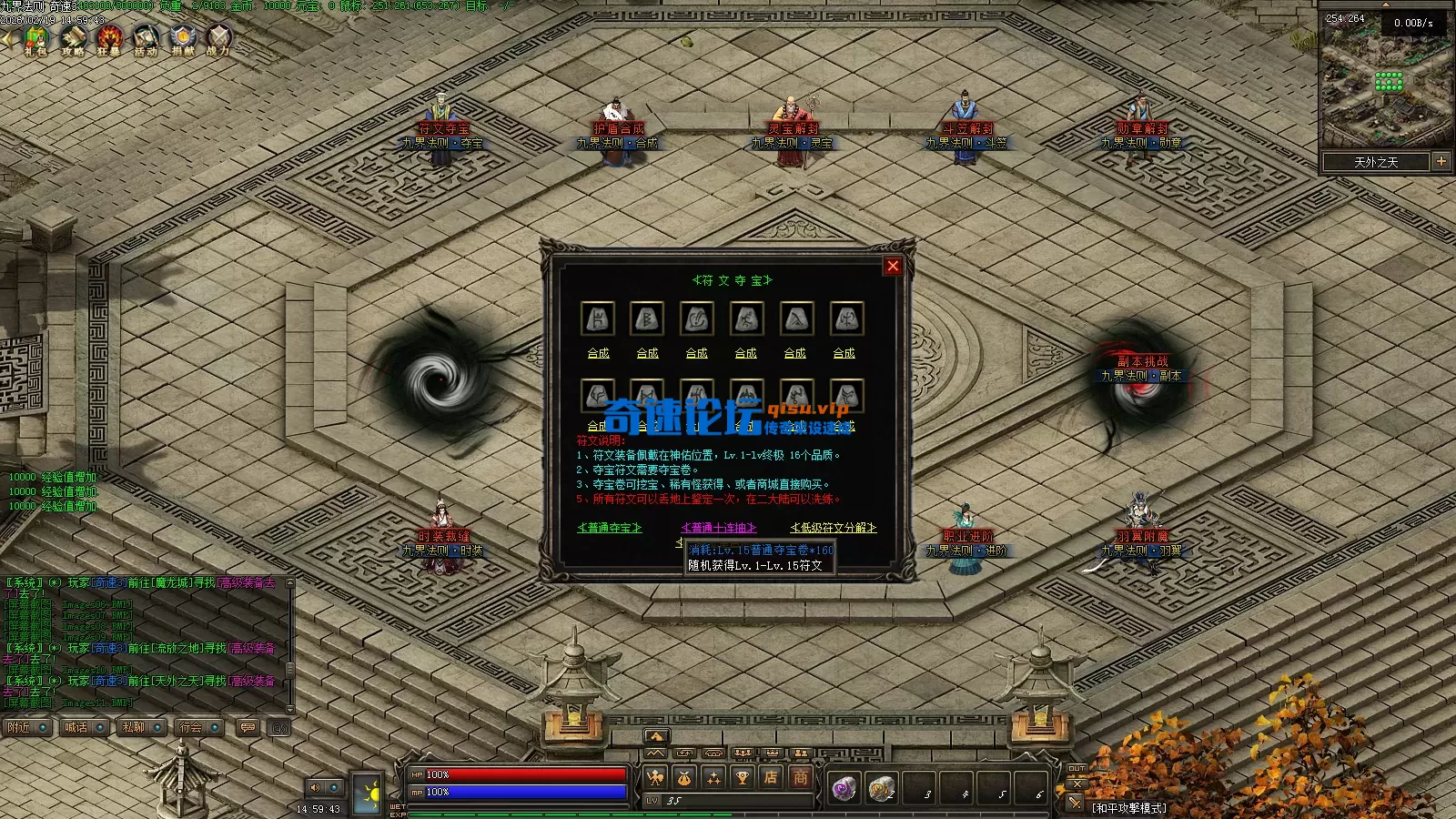
Task: Close the 符文夺宝 rune dialog
Action: [x=893, y=266]
